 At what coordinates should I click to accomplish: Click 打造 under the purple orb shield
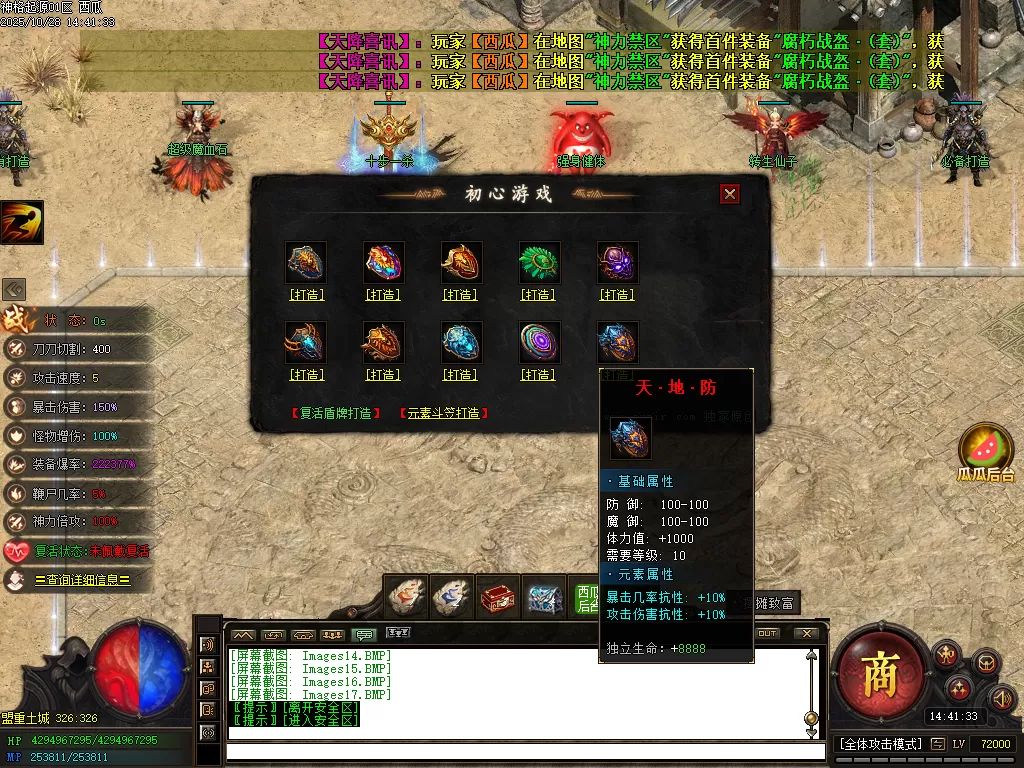coord(616,295)
